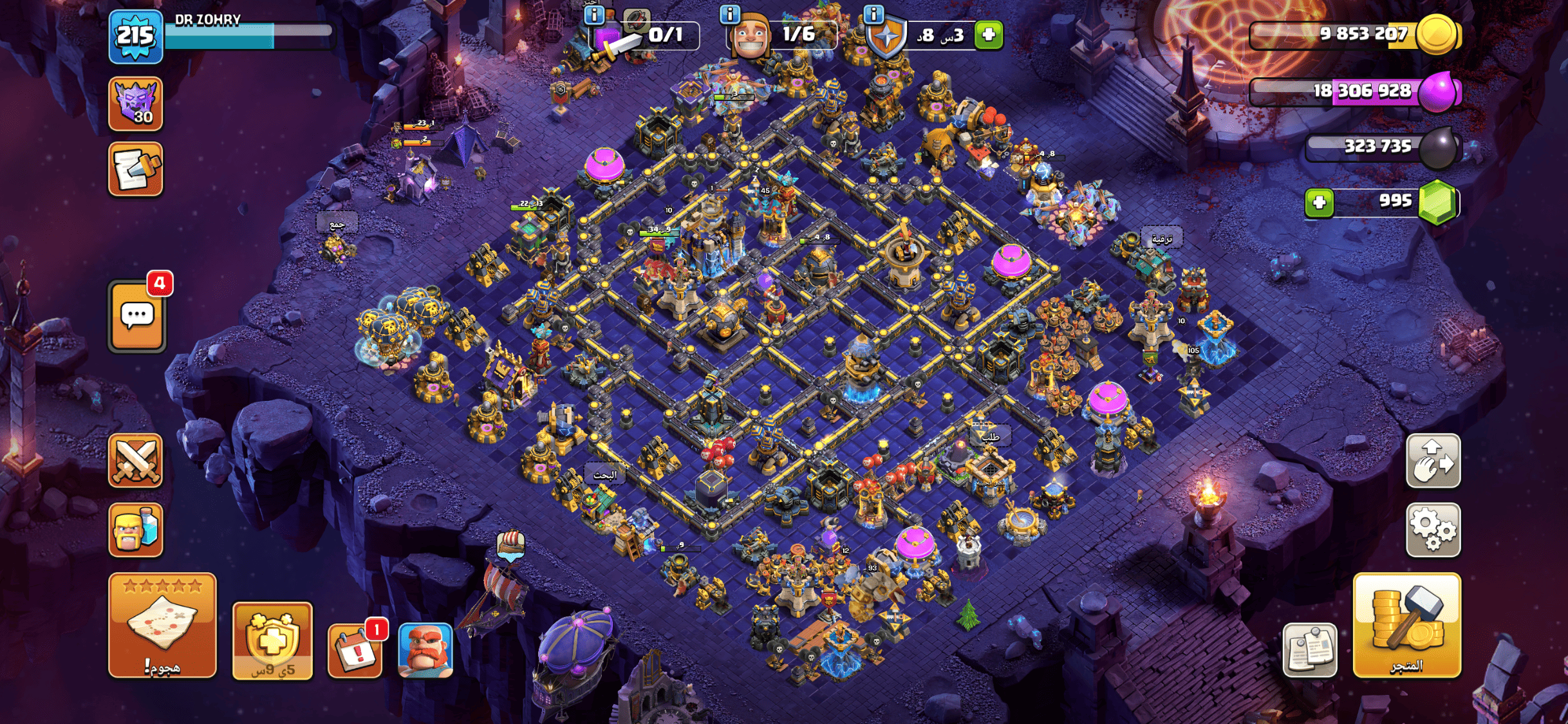The image size is (1568, 724).
Task: Open the paper and hammer tasks button
Action: [136, 169]
